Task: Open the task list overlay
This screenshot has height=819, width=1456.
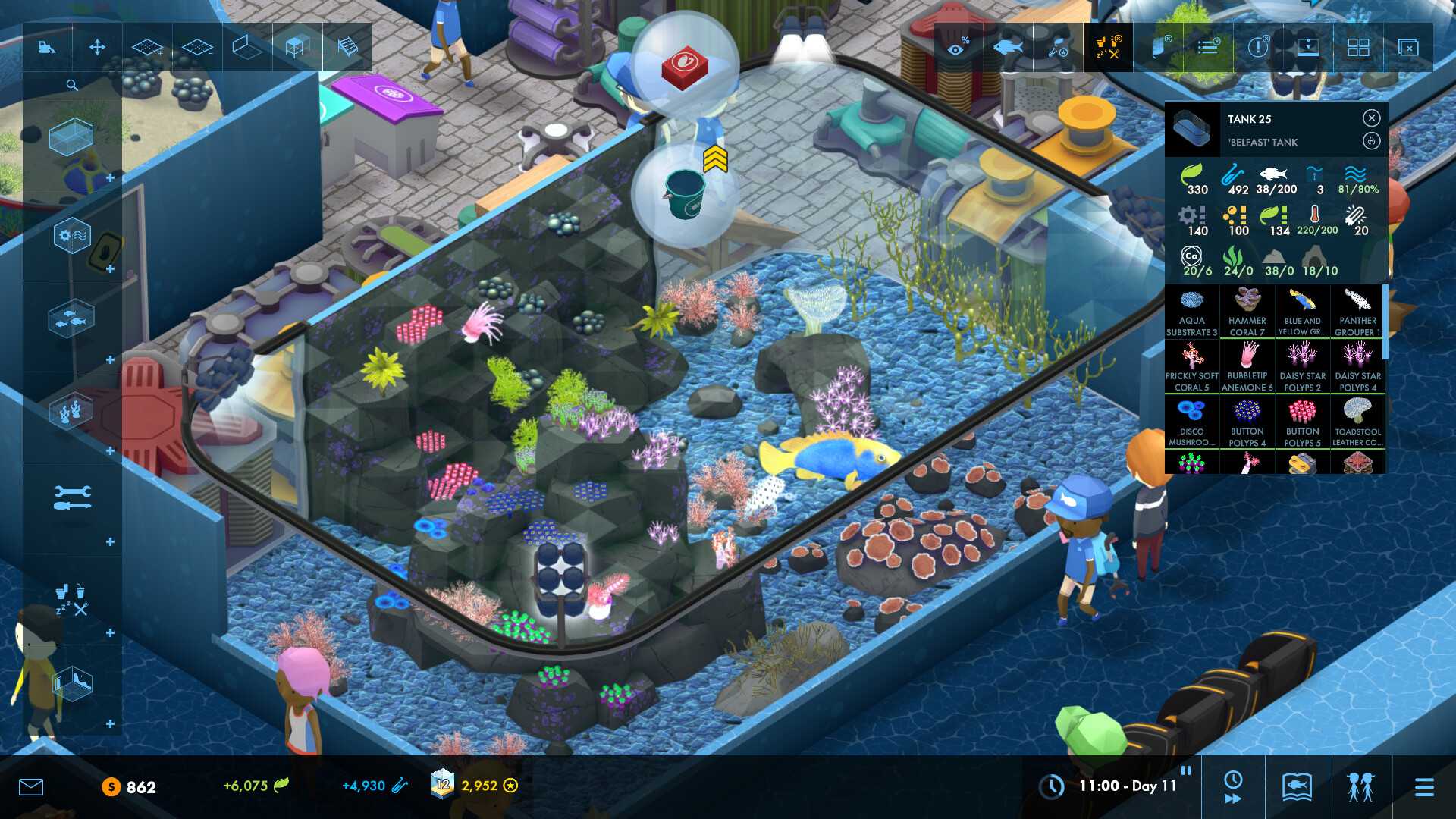Action: [1208, 48]
